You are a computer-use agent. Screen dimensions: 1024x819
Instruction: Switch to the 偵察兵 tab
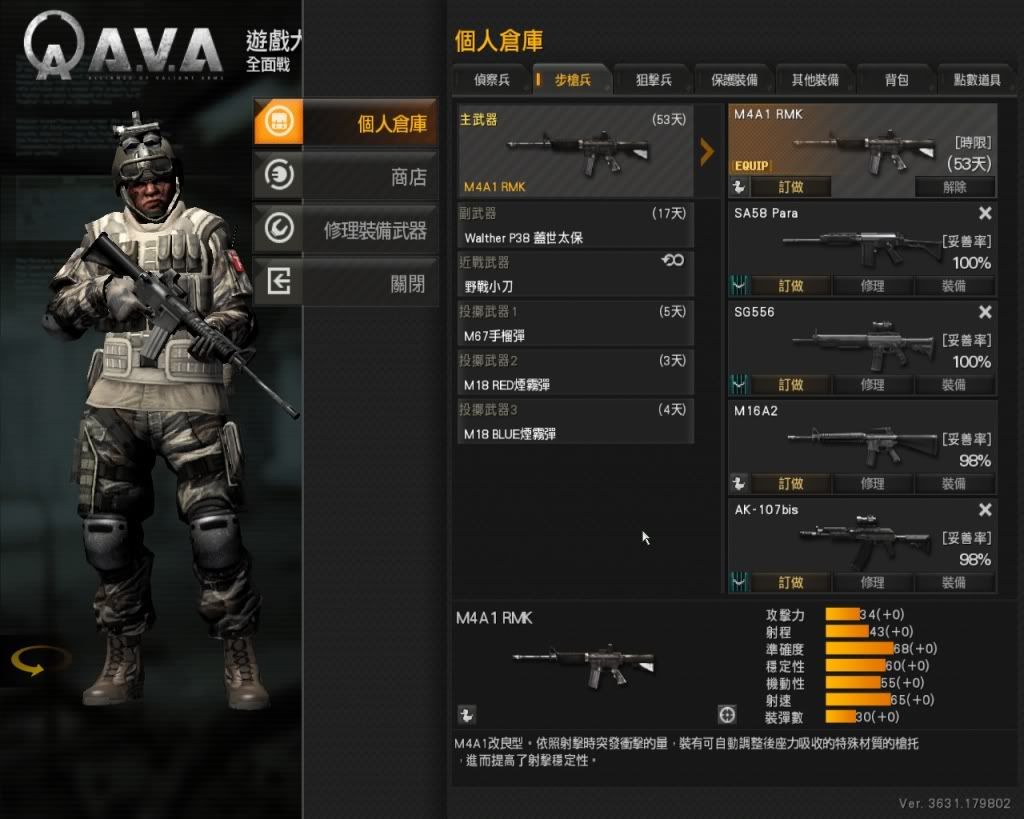pos(489,80)
